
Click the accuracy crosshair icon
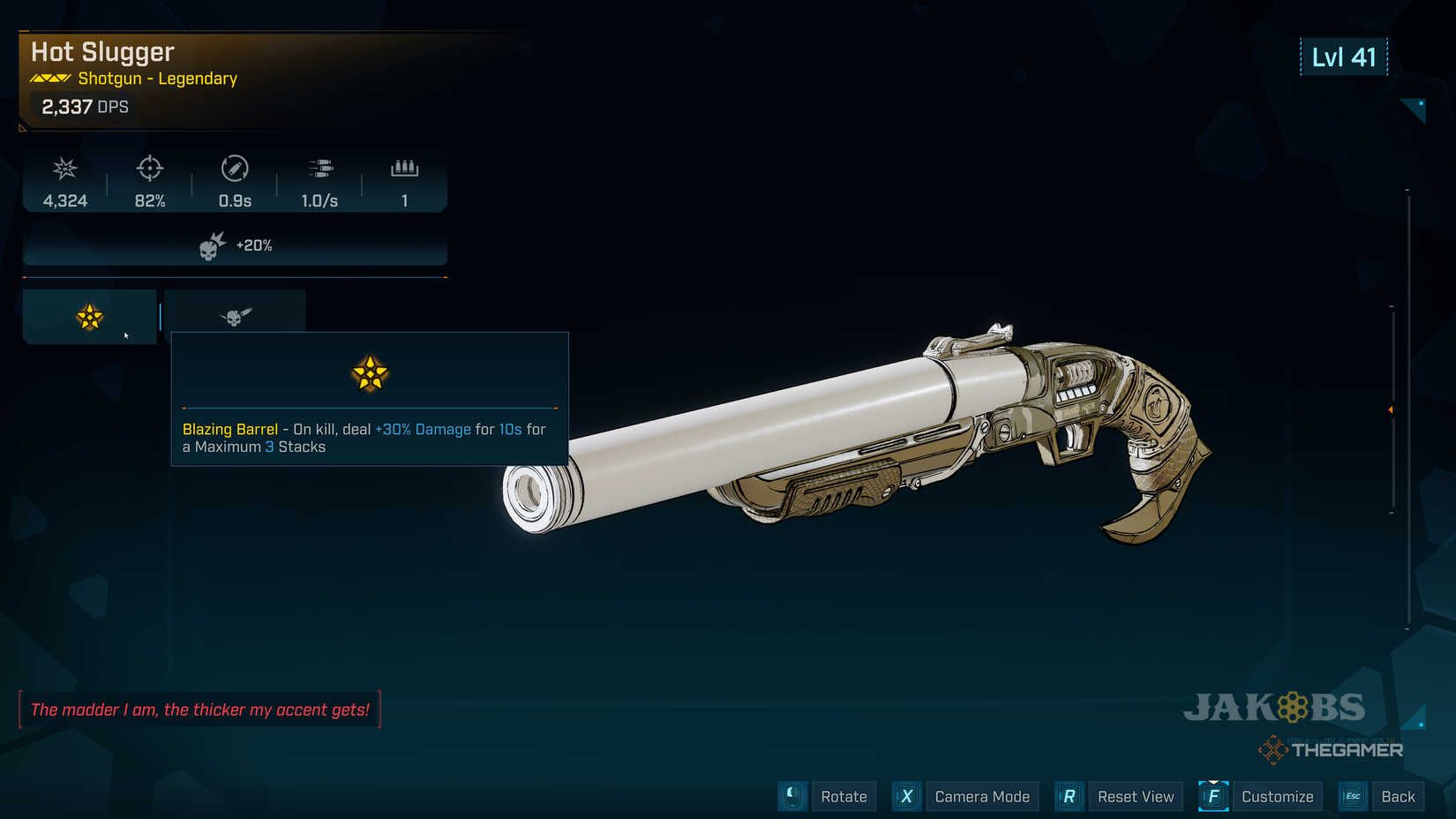148,169
